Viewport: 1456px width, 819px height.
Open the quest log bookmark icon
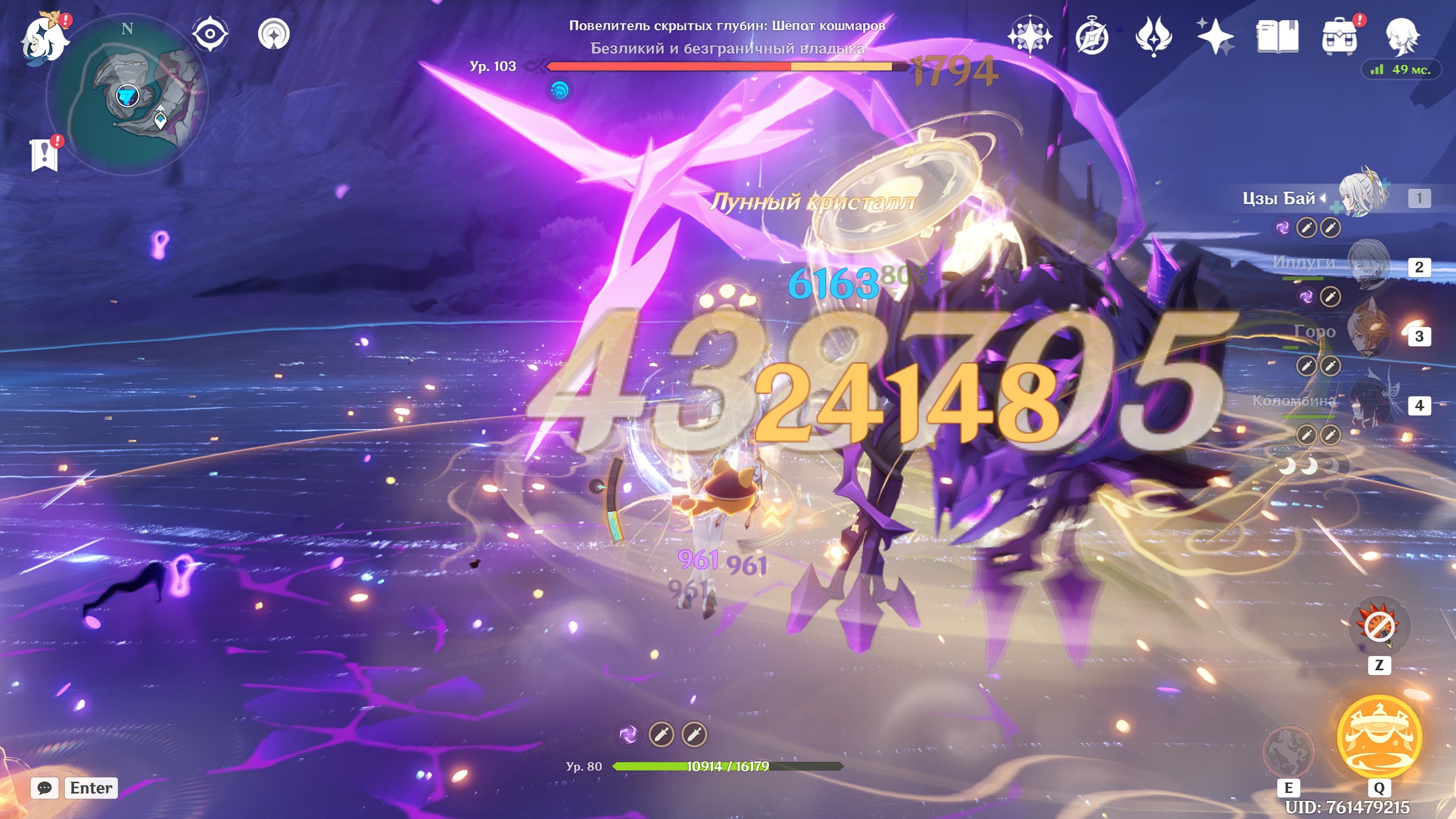tap(44, 155)
